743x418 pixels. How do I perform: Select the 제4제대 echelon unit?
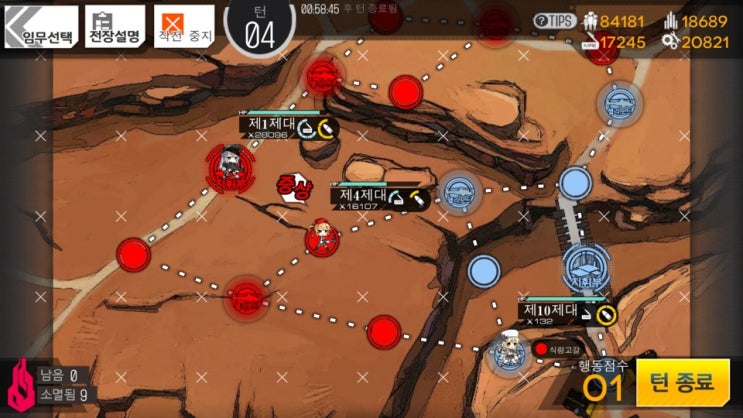324,235
